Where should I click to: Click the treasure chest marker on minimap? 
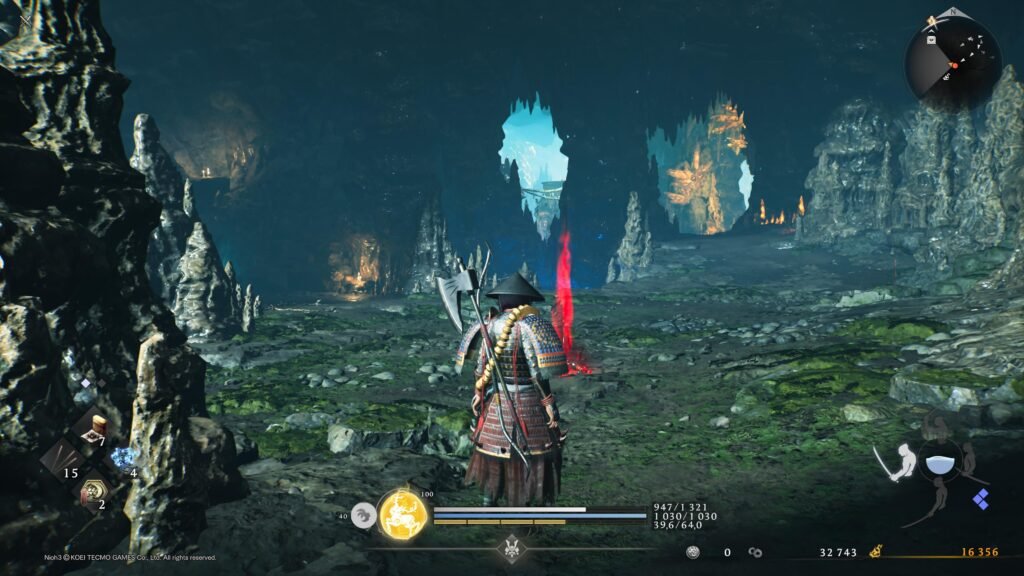click(x=931, y=41)
